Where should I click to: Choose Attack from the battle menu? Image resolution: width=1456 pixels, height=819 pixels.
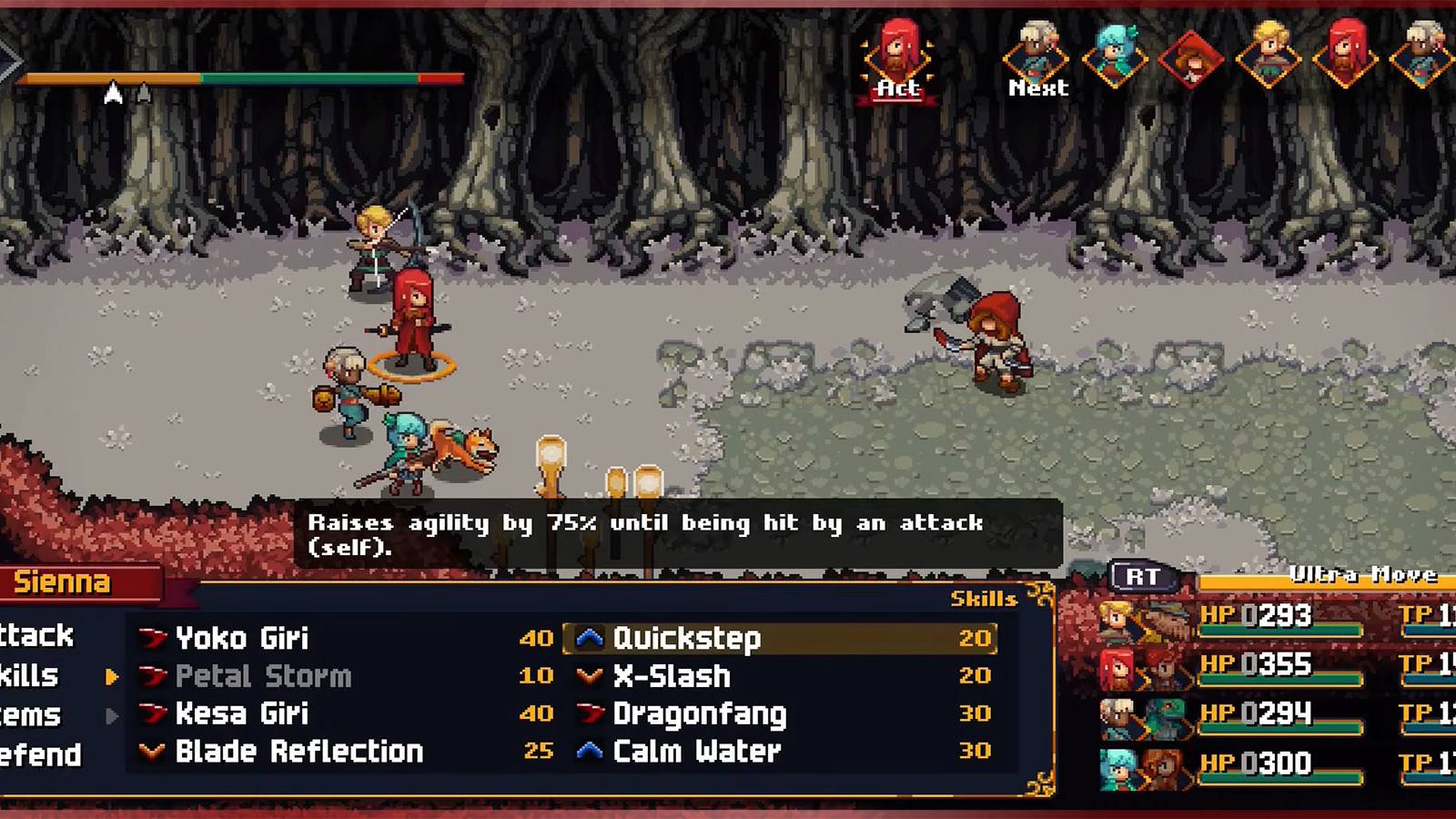click(x=36, y=637)
